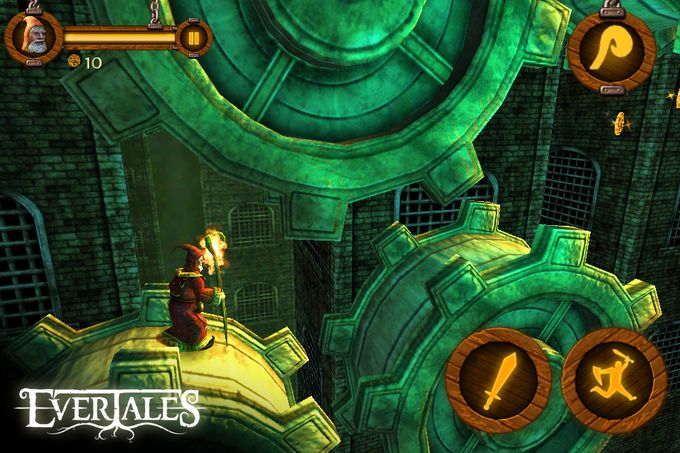Image resolution: width=680 pixels, height=453 pixels.
Task: Pause the game with the pause button
Action: coord(191,38)
